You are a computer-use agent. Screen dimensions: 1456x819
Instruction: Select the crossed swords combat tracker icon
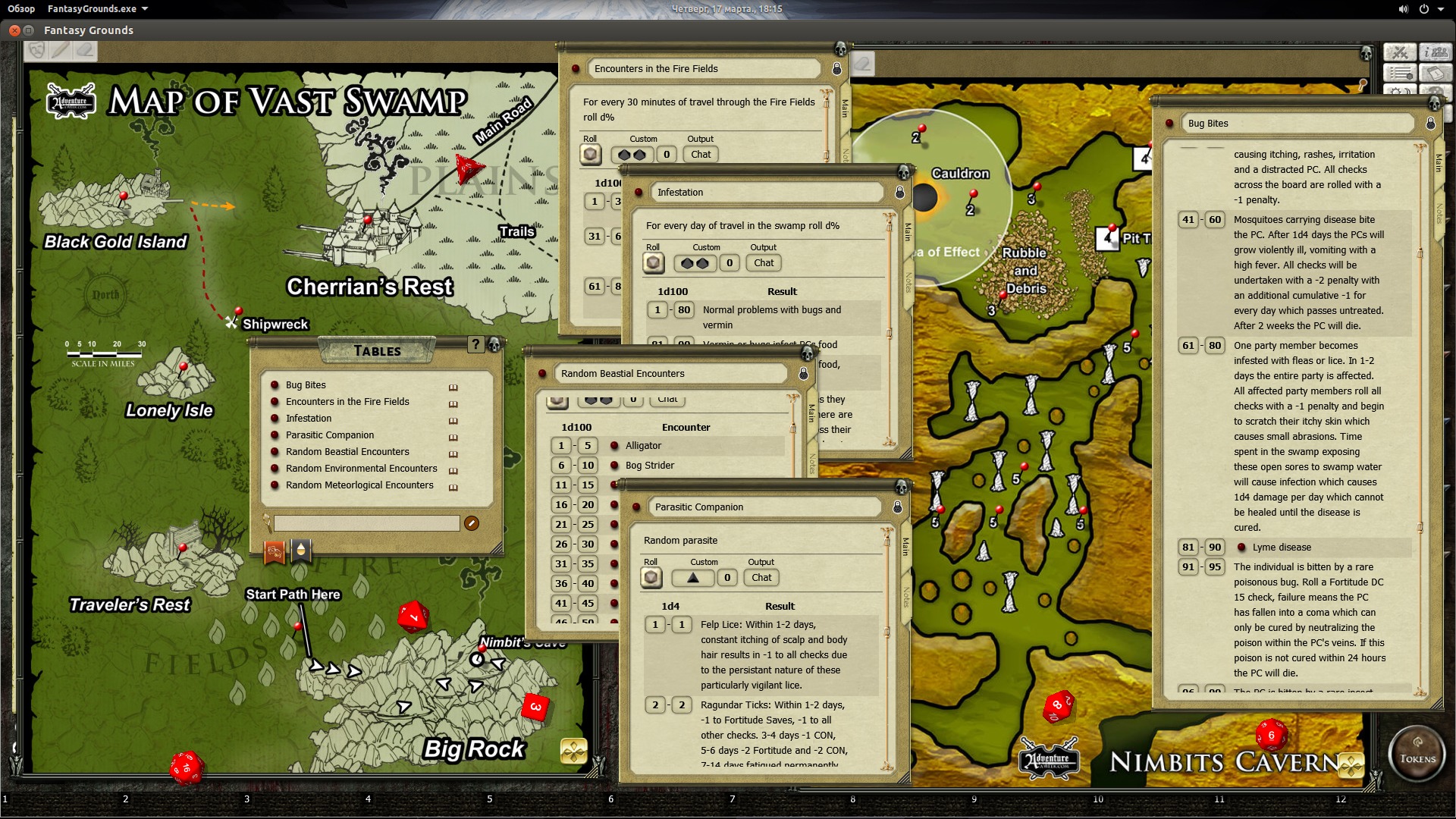tap(1400, 52)
